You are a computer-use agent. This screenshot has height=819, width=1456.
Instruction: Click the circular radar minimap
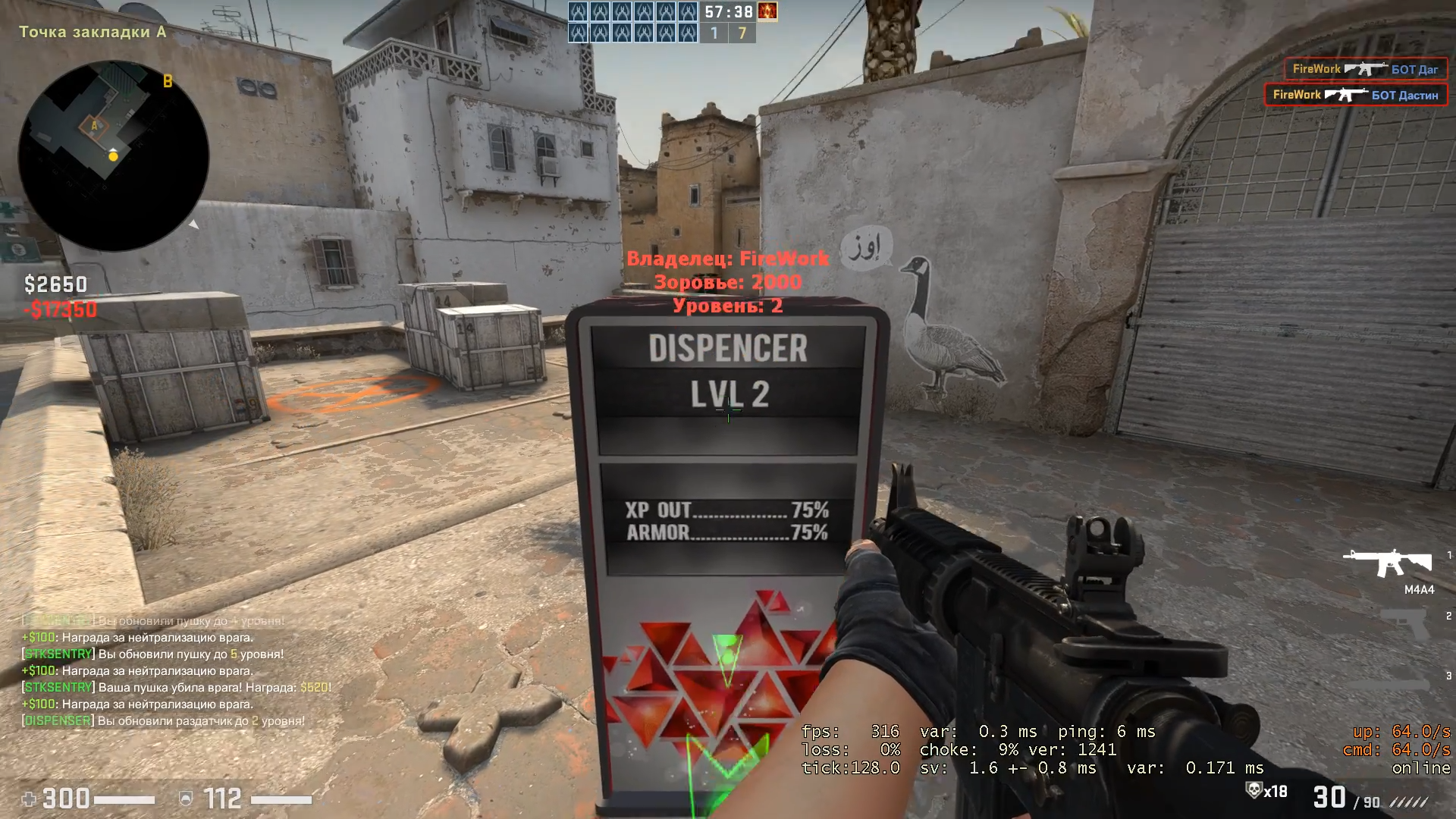(114, 156)
